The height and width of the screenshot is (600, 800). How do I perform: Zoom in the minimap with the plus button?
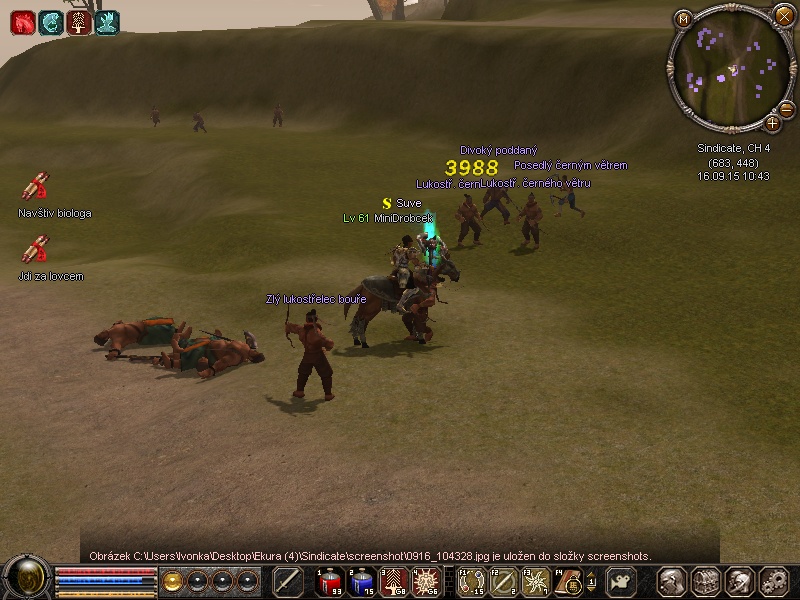(x=772, y=123)
